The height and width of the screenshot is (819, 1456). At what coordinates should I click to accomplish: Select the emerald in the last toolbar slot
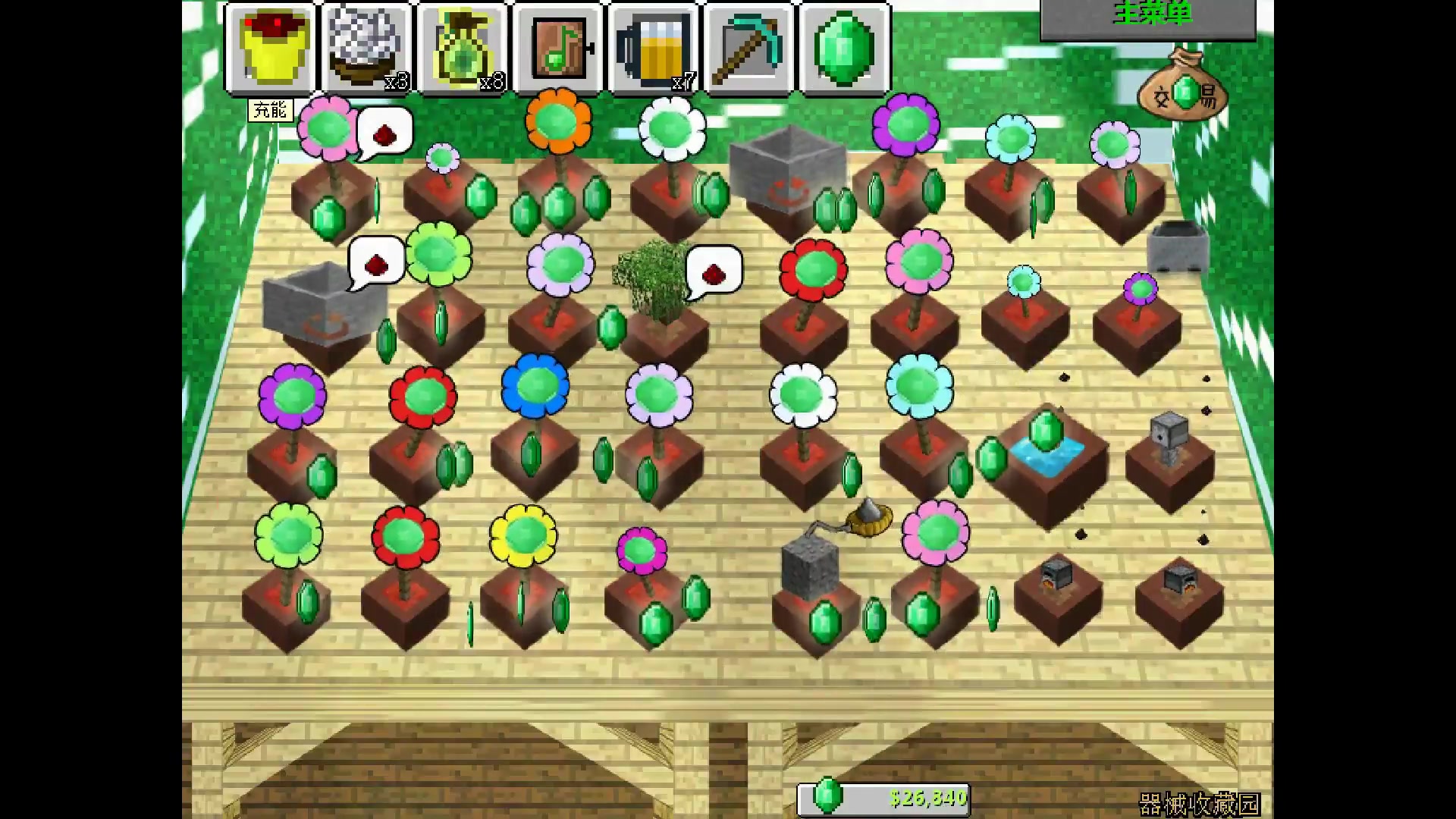click(x=846, y=48)
